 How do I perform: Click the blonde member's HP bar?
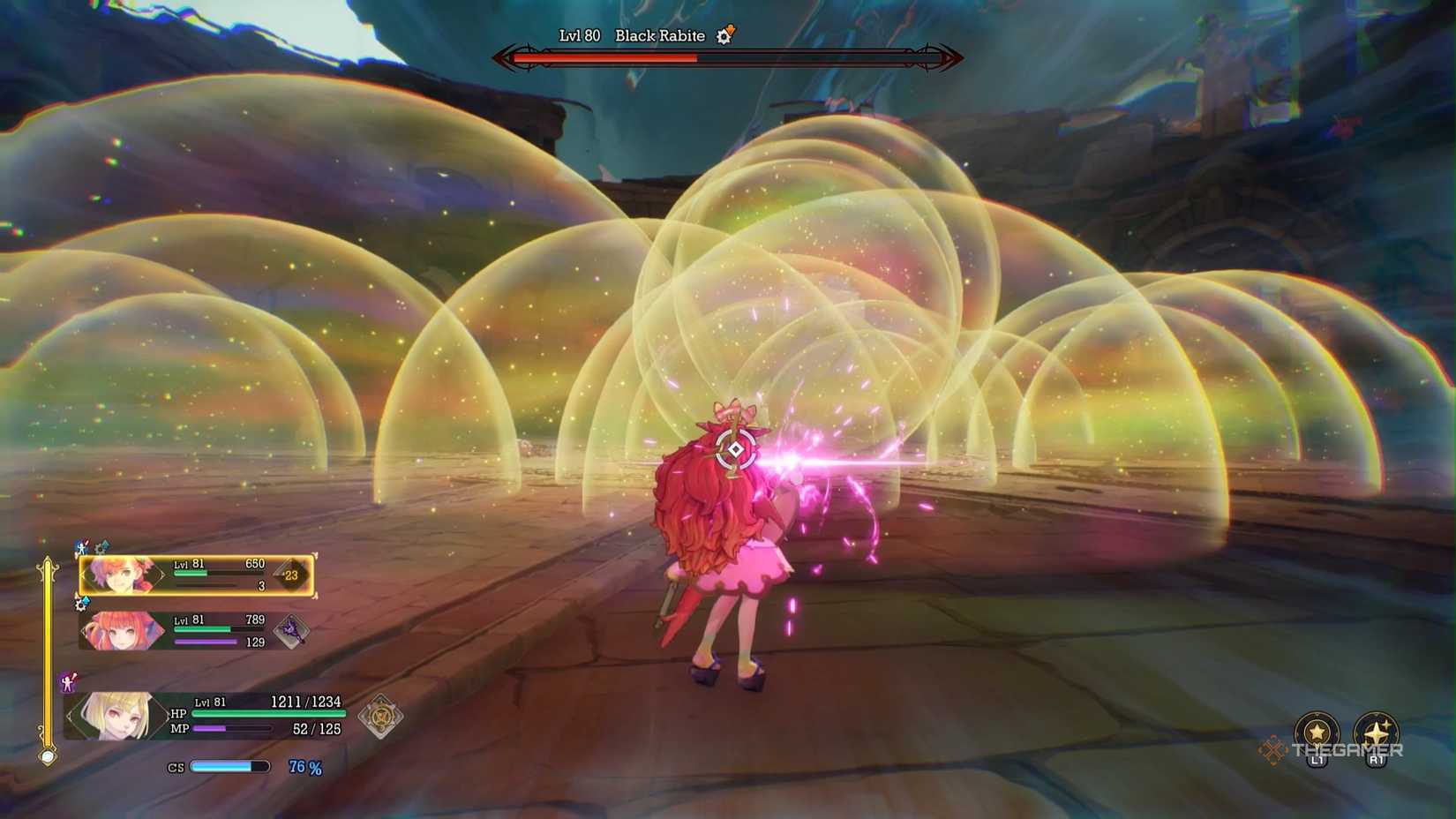click(265, 713)
